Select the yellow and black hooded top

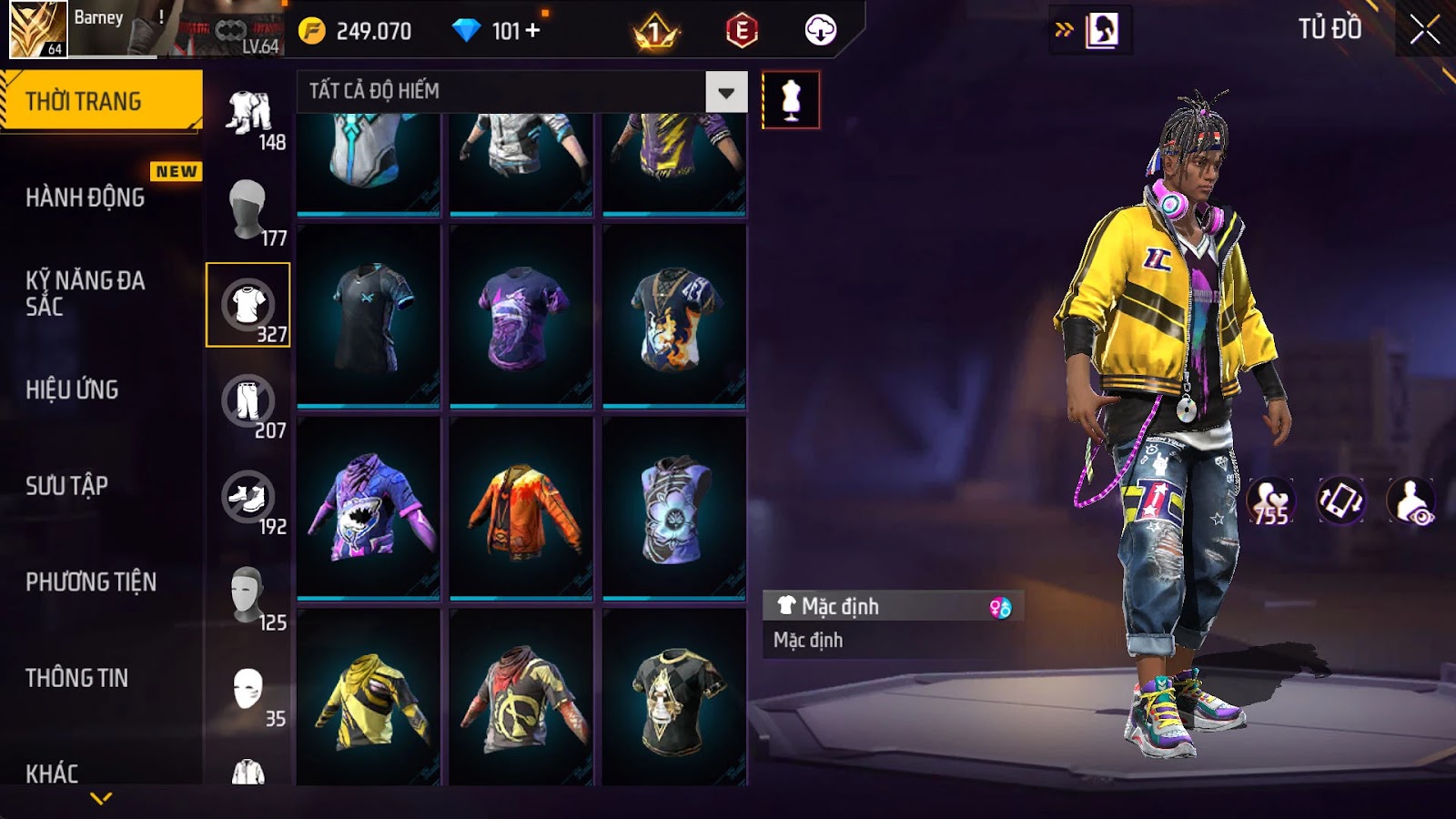(369, 699)
